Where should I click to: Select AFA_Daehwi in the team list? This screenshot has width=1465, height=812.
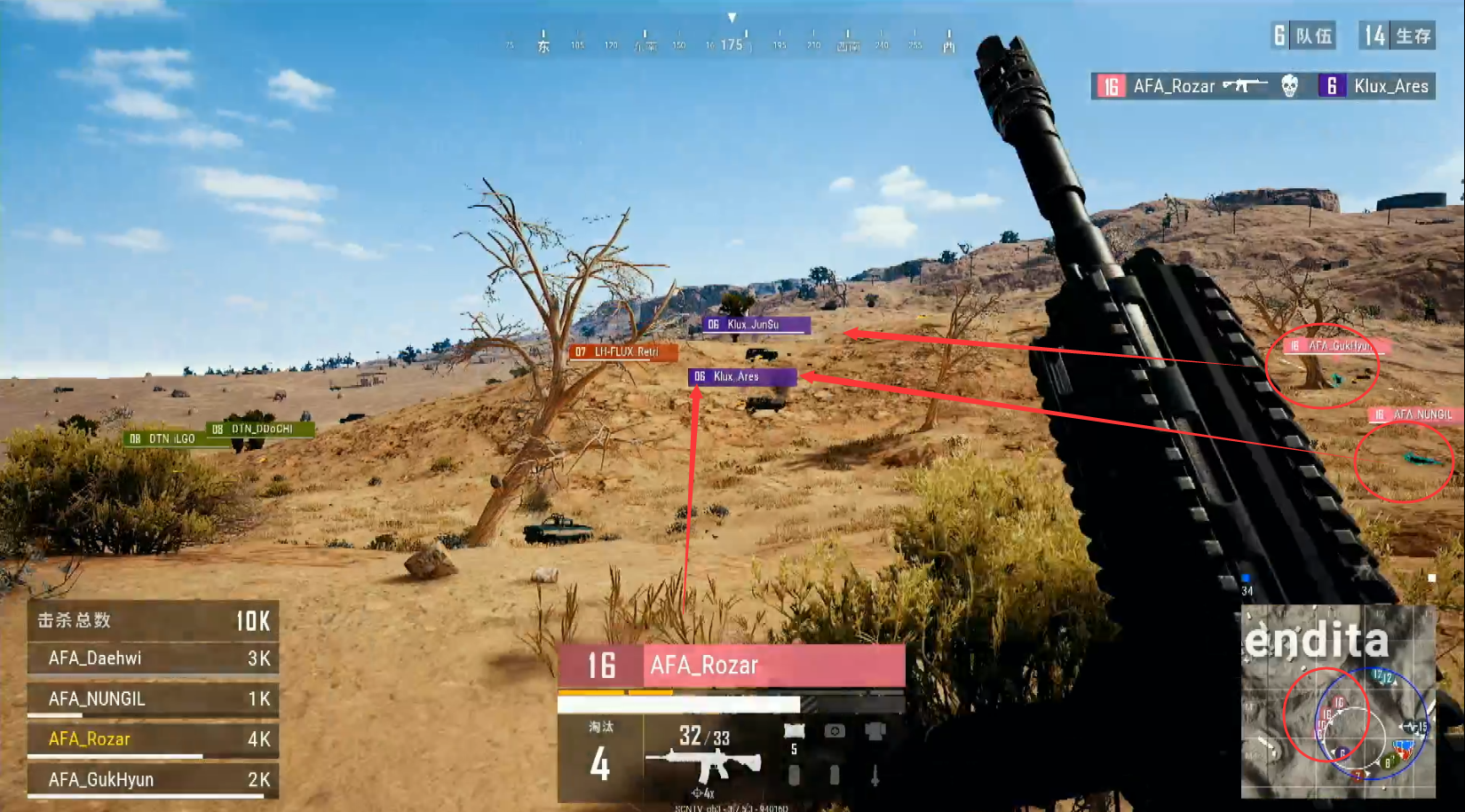tap(152, 658)
